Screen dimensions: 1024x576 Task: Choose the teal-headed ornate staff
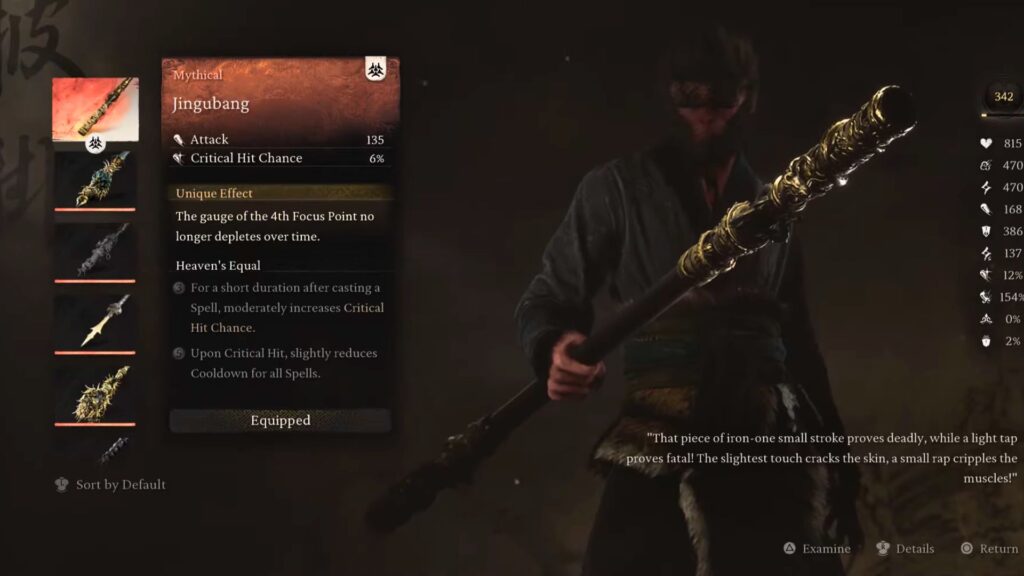point(95,179)
